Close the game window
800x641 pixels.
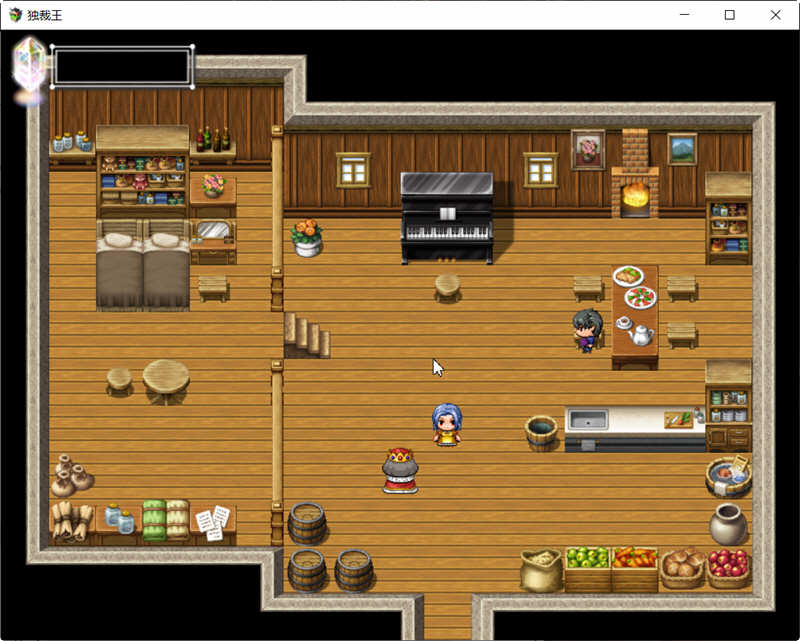775,15
